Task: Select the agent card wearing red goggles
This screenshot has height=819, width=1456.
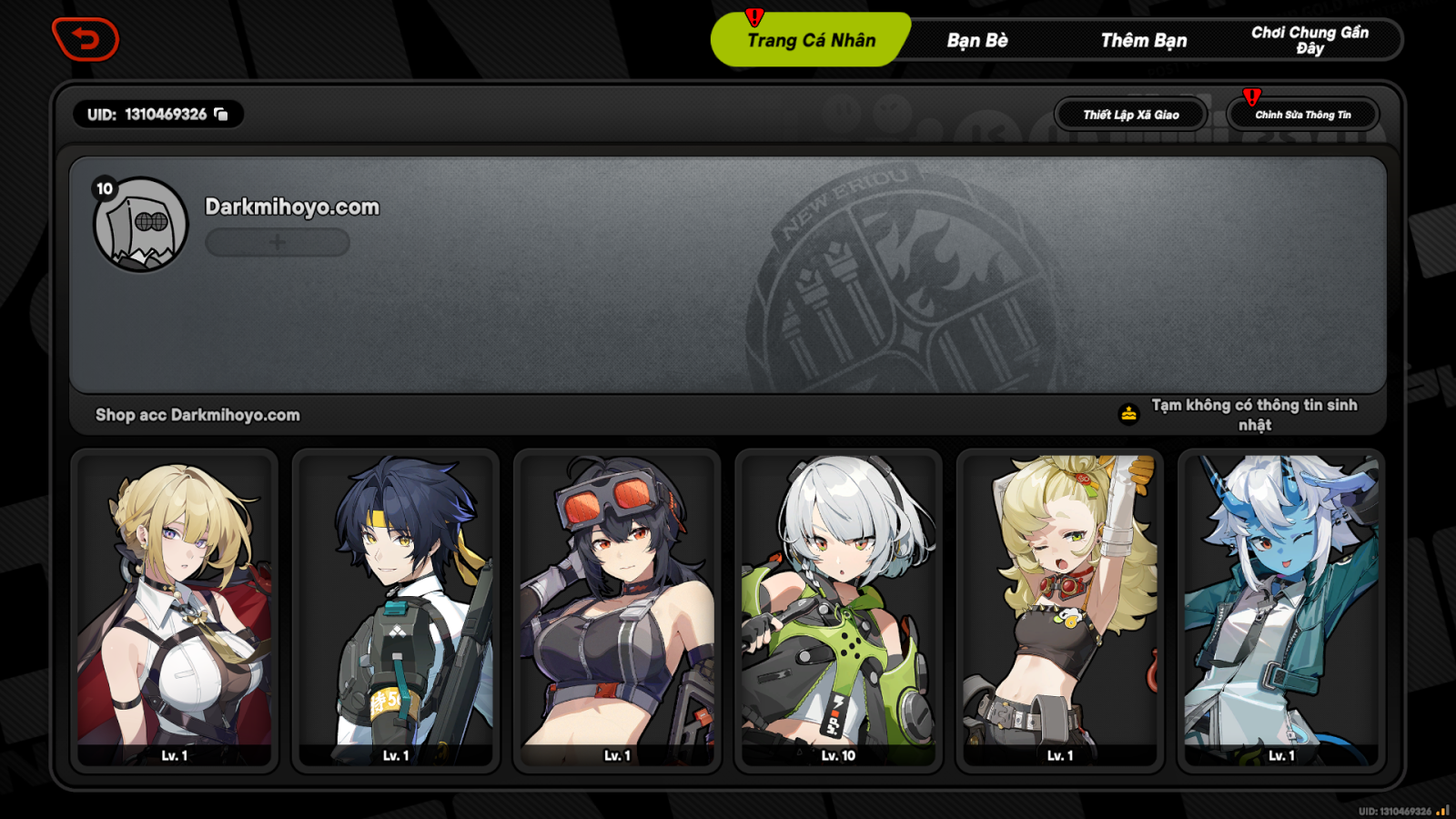Action: [613, 610]
